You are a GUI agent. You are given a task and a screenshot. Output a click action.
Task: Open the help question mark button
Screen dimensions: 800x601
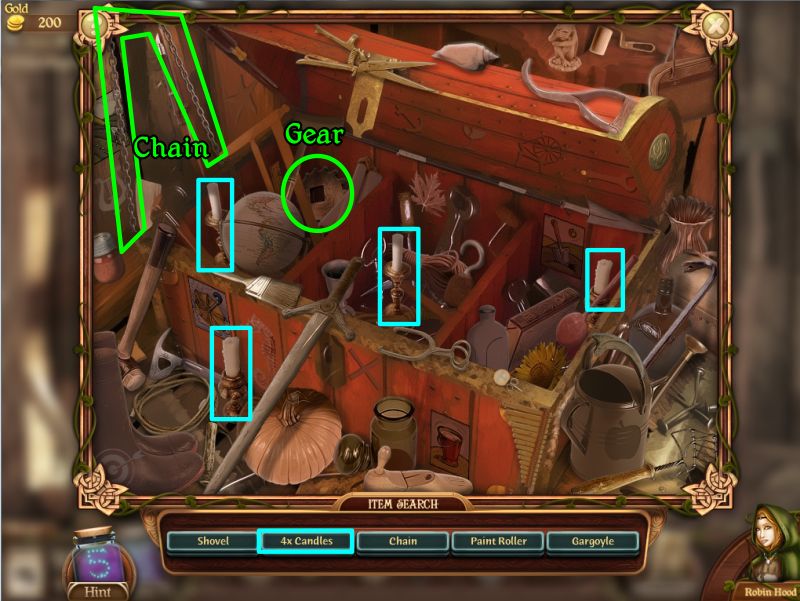click(x=95, y=25)
